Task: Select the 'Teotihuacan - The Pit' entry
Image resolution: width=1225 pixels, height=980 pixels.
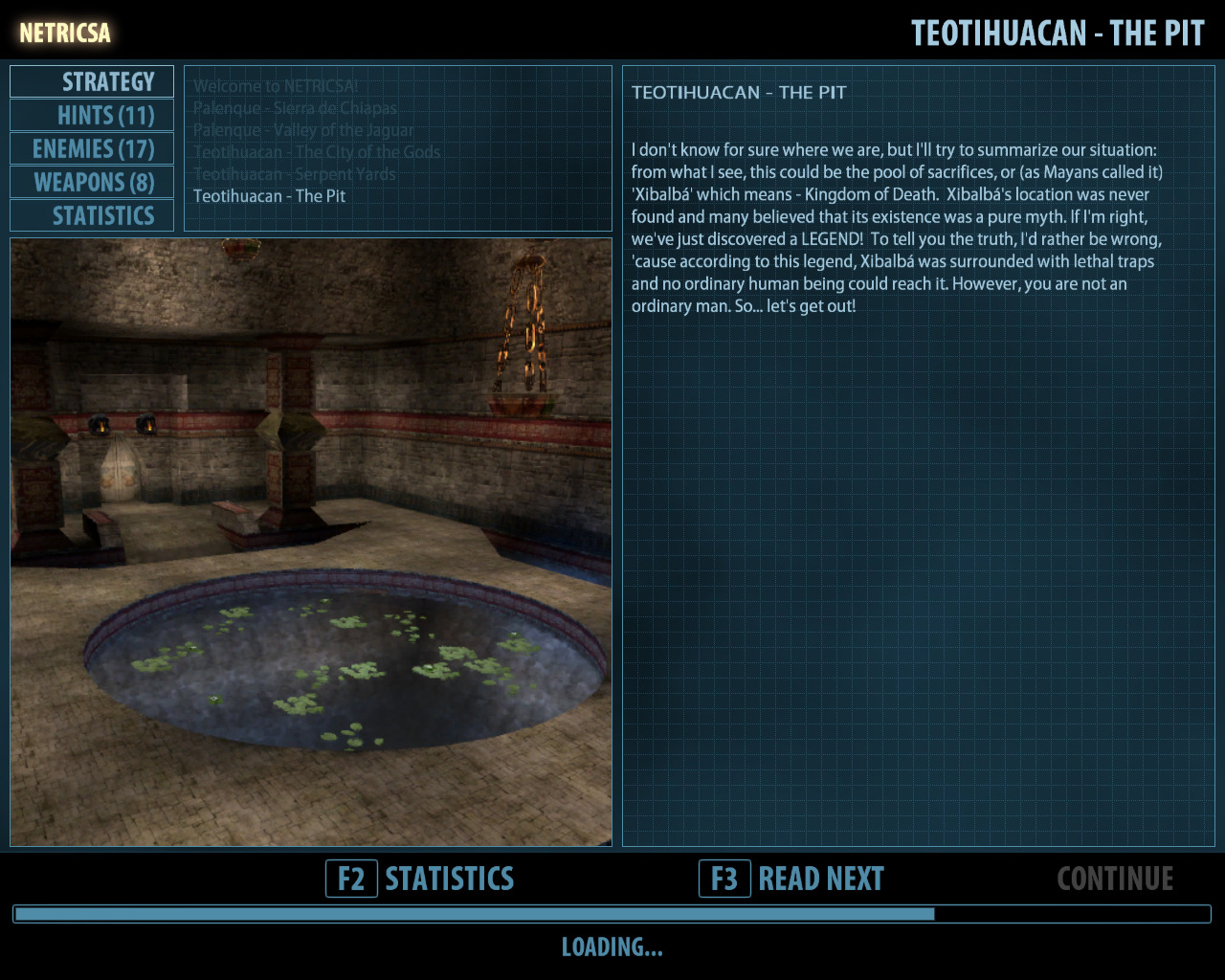Action: (x=269, y=196)
